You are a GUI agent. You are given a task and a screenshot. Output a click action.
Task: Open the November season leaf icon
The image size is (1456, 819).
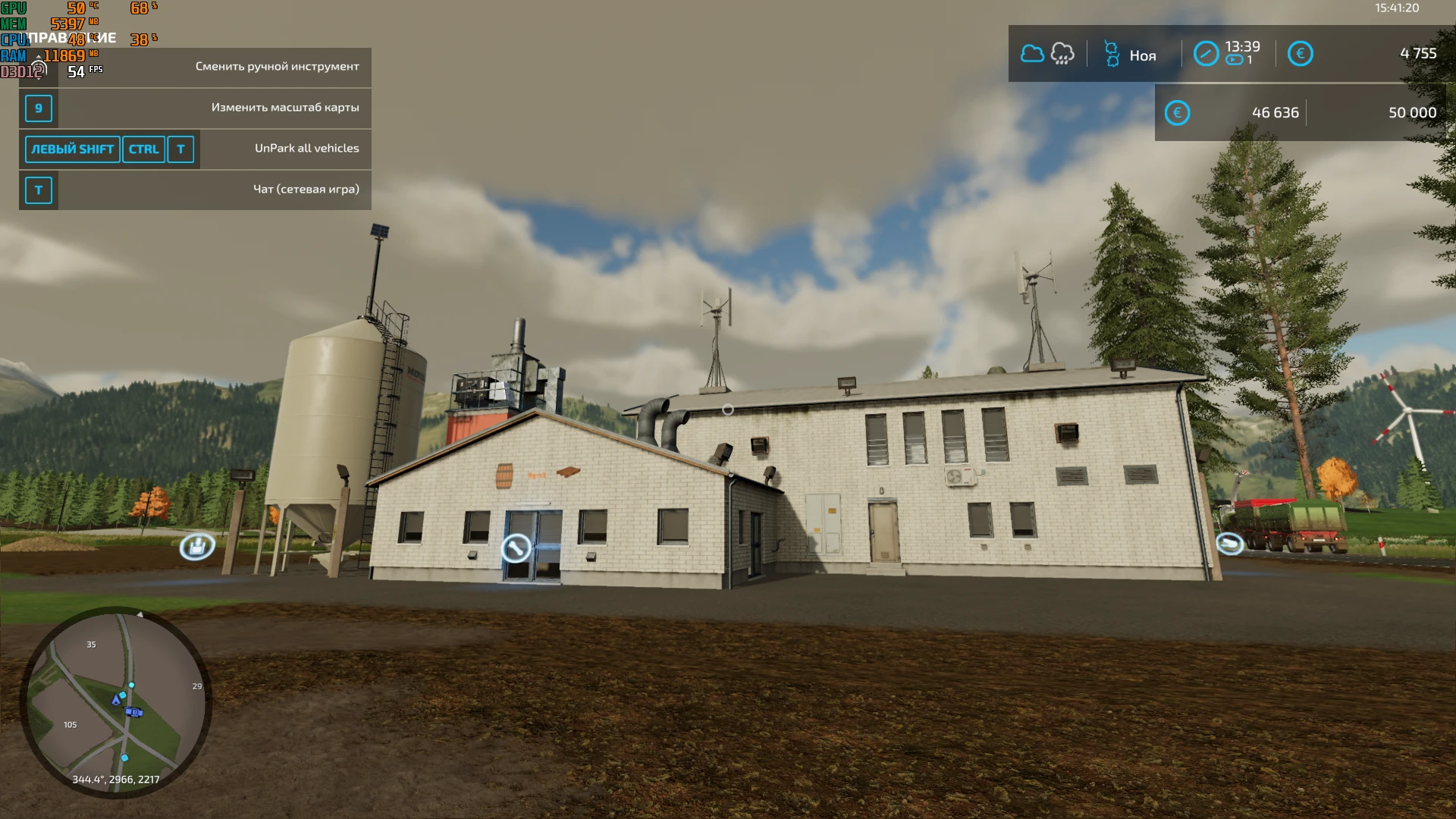pos(1112,53)
